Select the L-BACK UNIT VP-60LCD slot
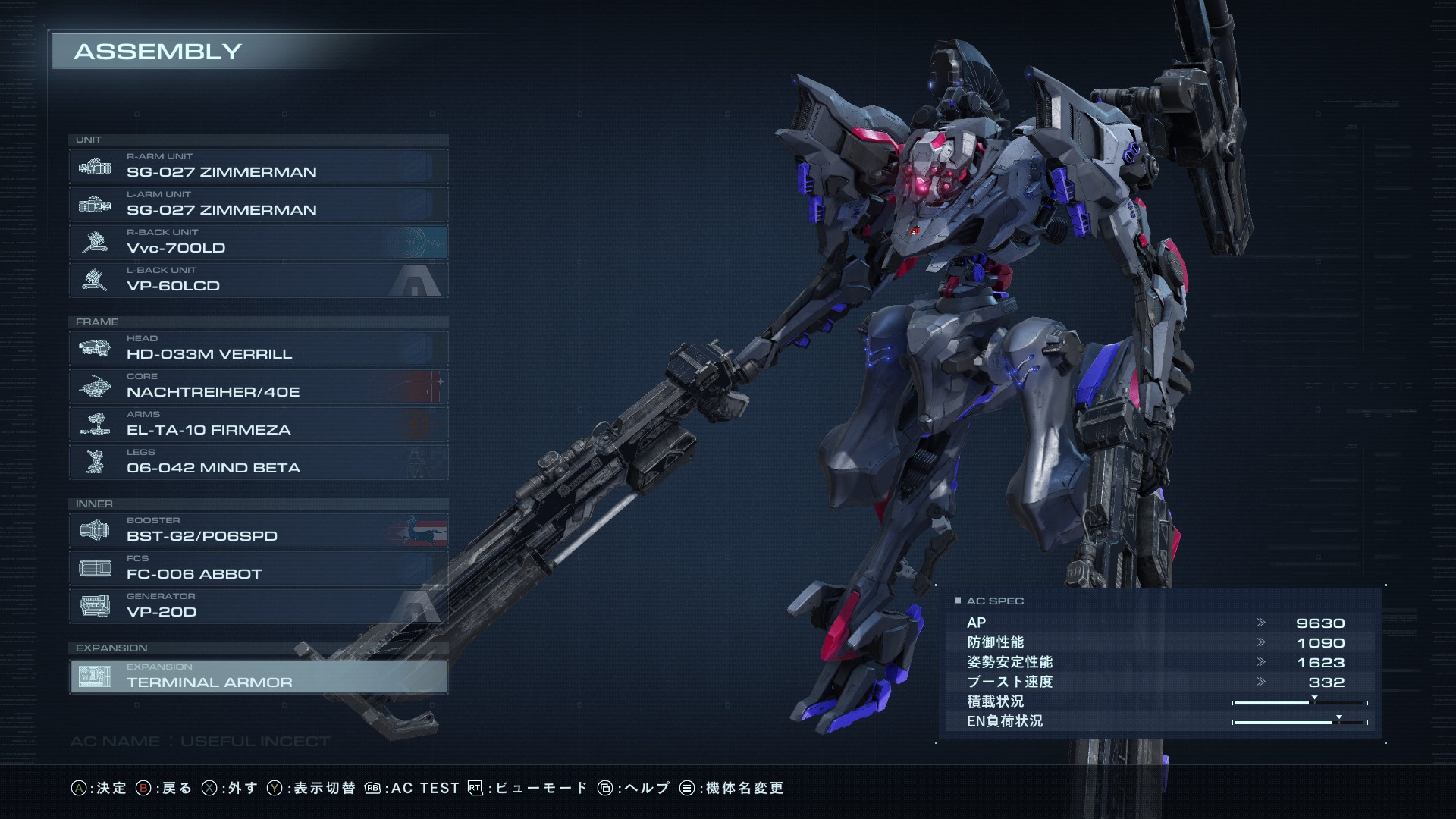 (258, 281)
